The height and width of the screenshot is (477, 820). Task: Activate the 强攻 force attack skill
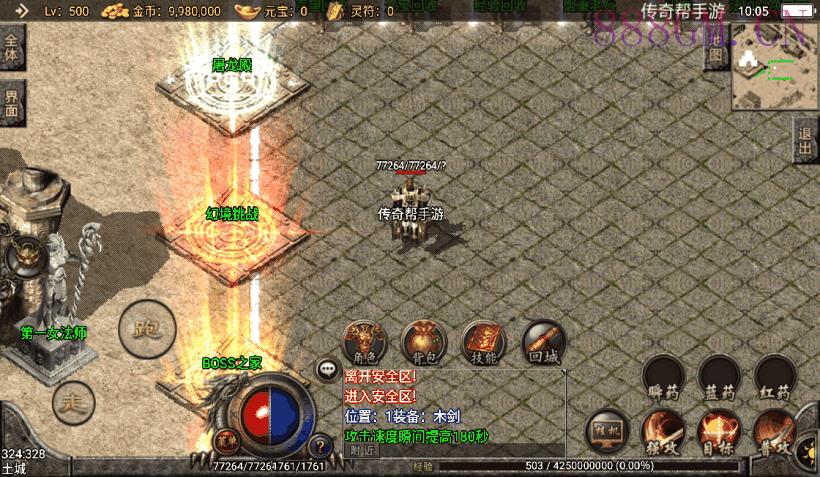(x=662, y=432)
